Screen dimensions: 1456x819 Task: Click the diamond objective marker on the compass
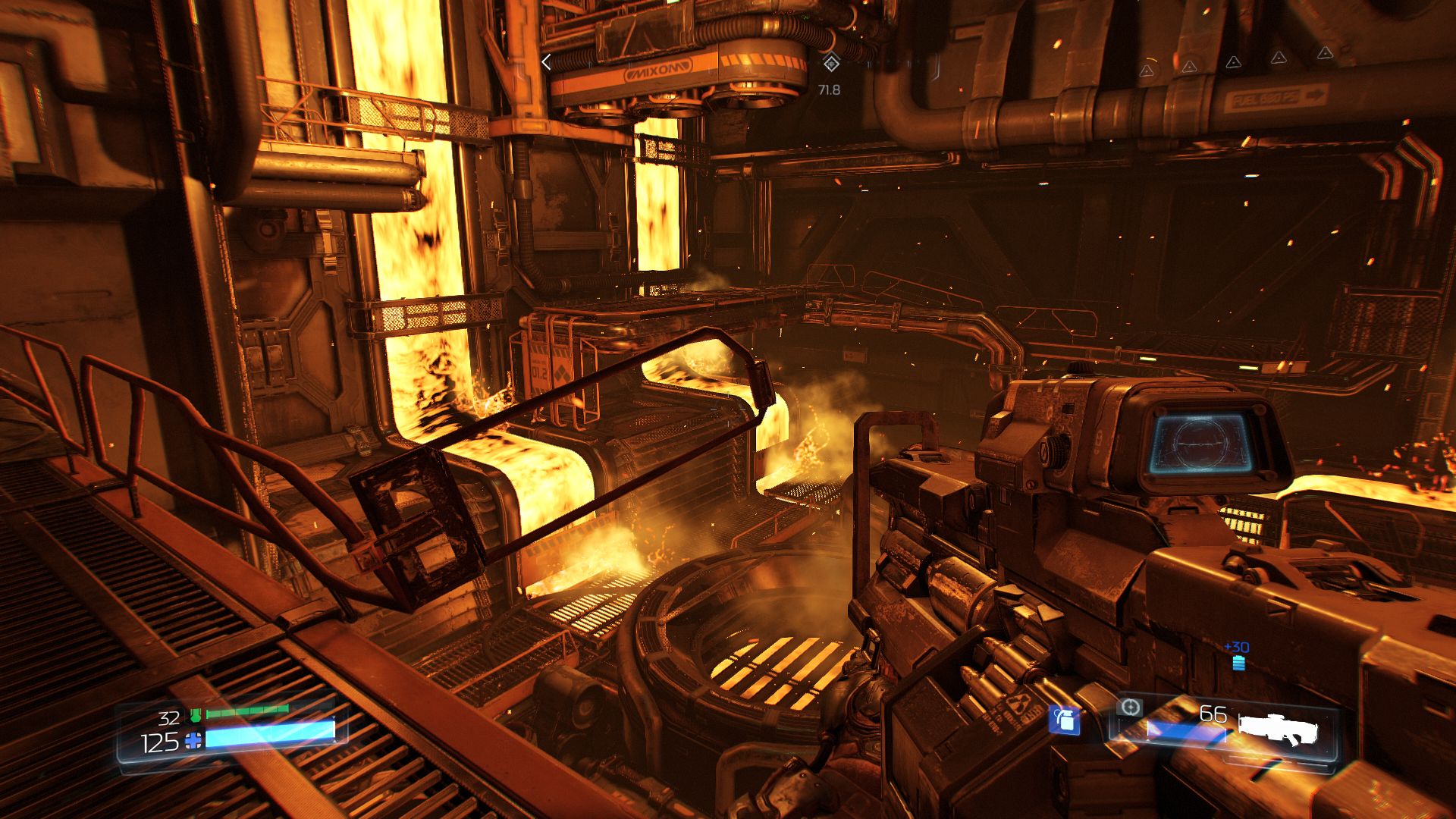click(x=831, y=63)
